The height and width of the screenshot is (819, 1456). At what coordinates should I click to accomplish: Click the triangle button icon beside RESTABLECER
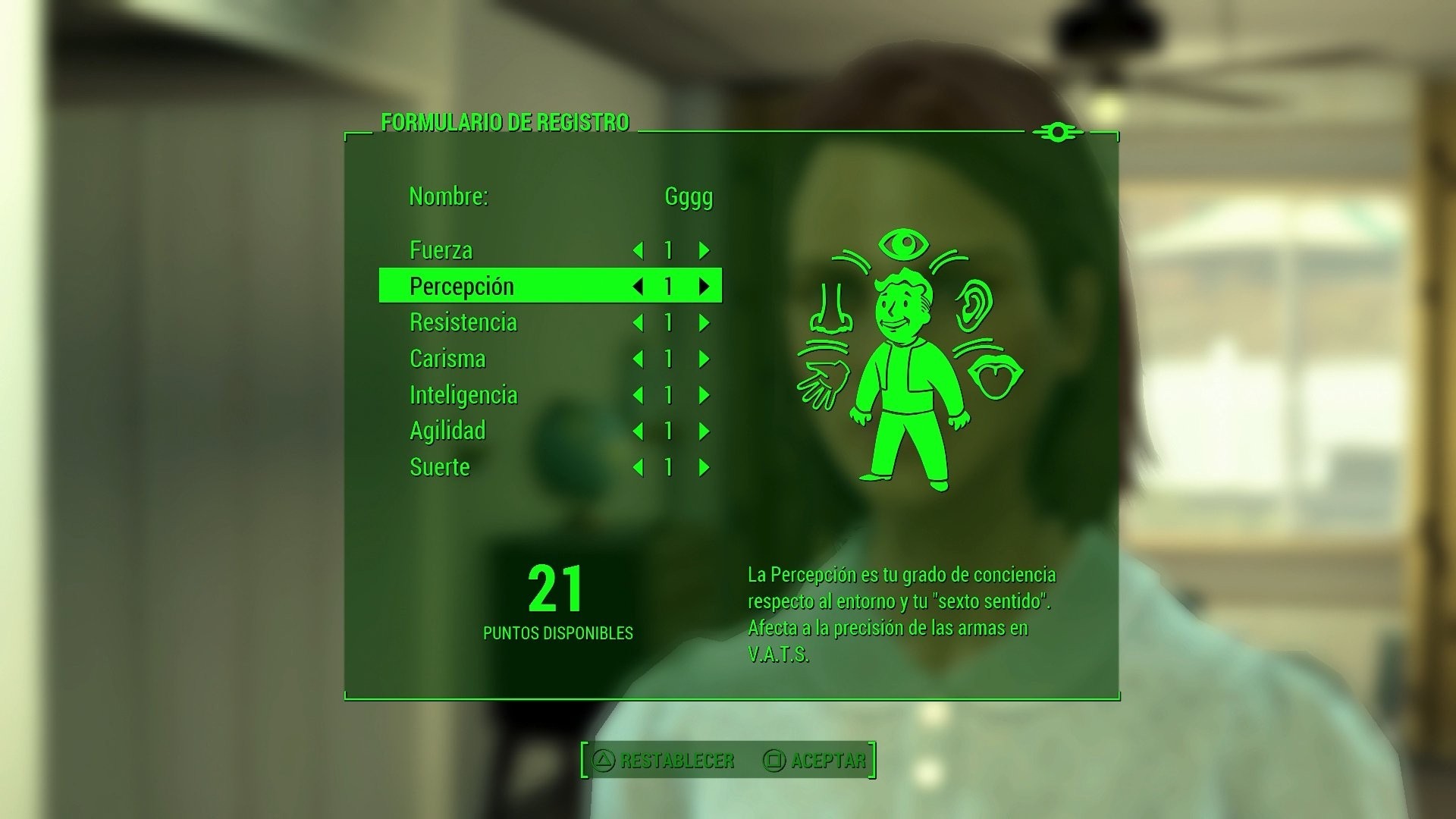pyautogui.click(x=604, y=758)
